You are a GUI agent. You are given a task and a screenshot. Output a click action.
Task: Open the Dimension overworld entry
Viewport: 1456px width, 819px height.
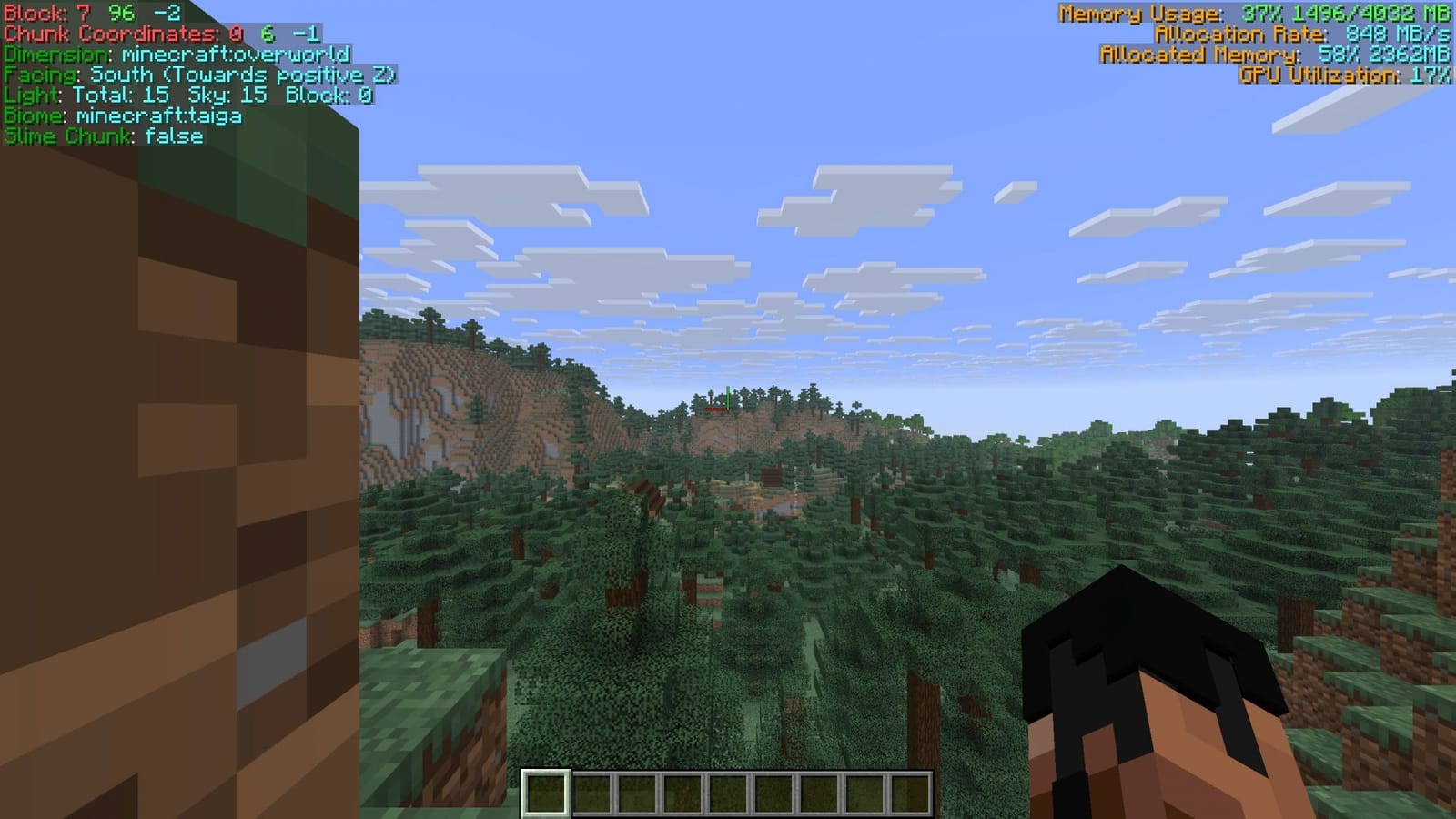click(176, 56)
